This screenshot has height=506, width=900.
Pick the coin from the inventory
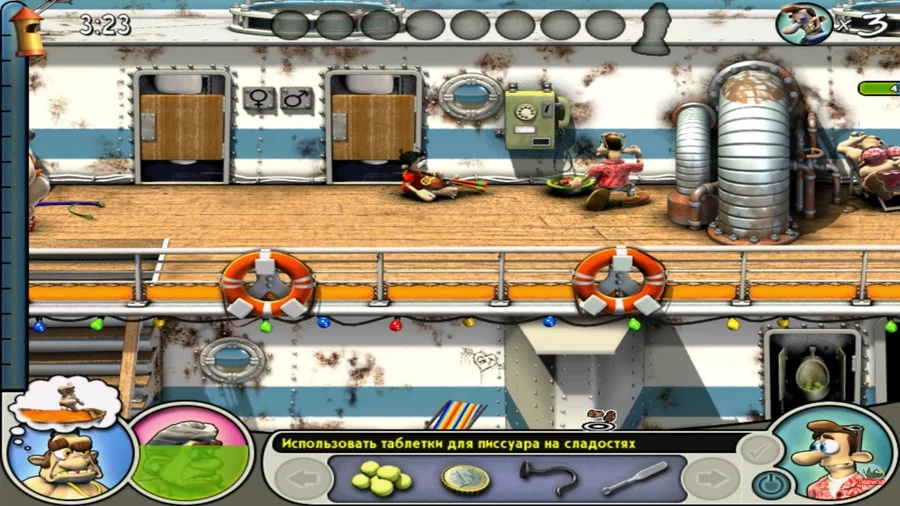pyautogui.click(x=465, y=479)
